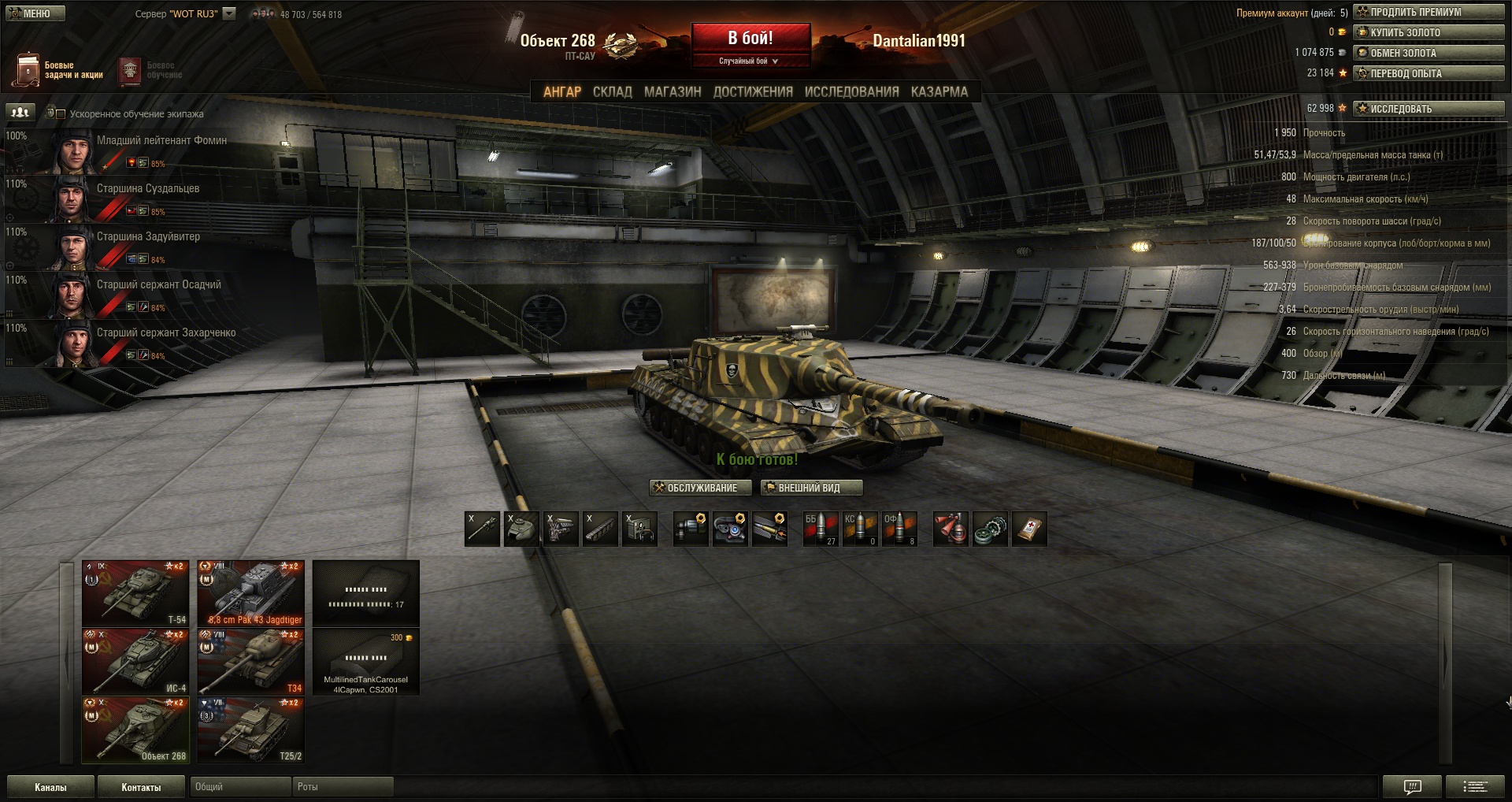Open the МЕНЮ button
Screen dimensions: 1512x802
[35, 13]
